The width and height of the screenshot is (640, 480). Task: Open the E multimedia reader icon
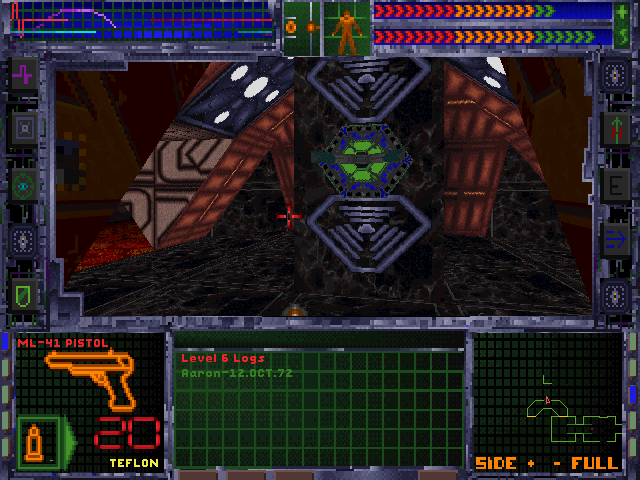point(614,184)
